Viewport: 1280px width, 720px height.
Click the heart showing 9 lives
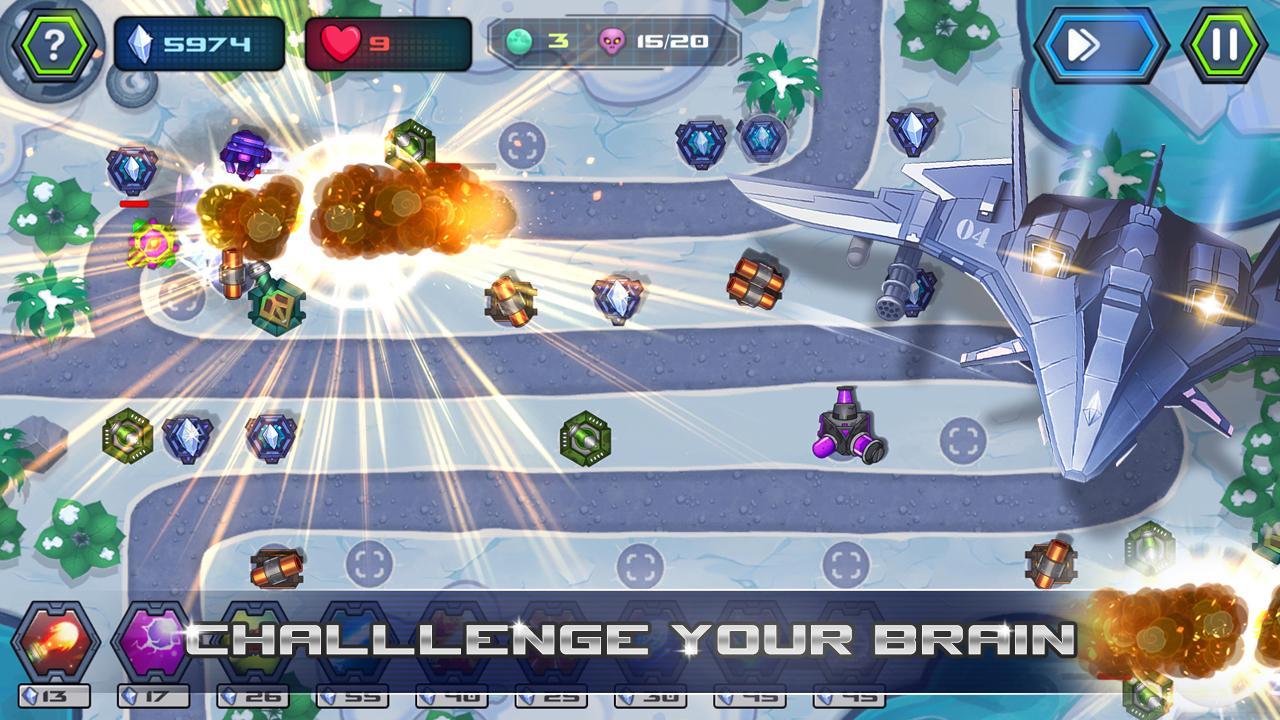click(342, 41)
